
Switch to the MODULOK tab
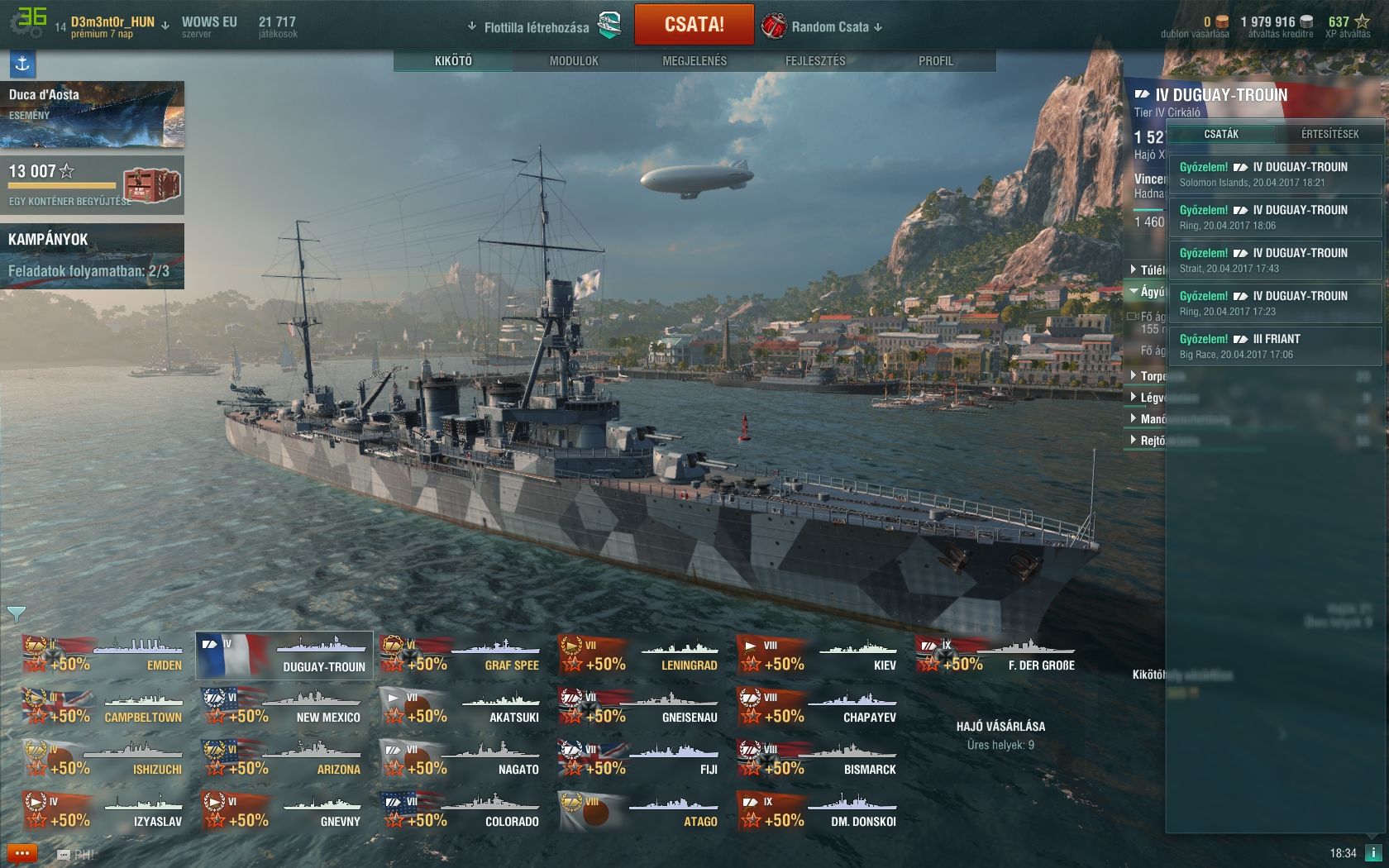point(574,61)
